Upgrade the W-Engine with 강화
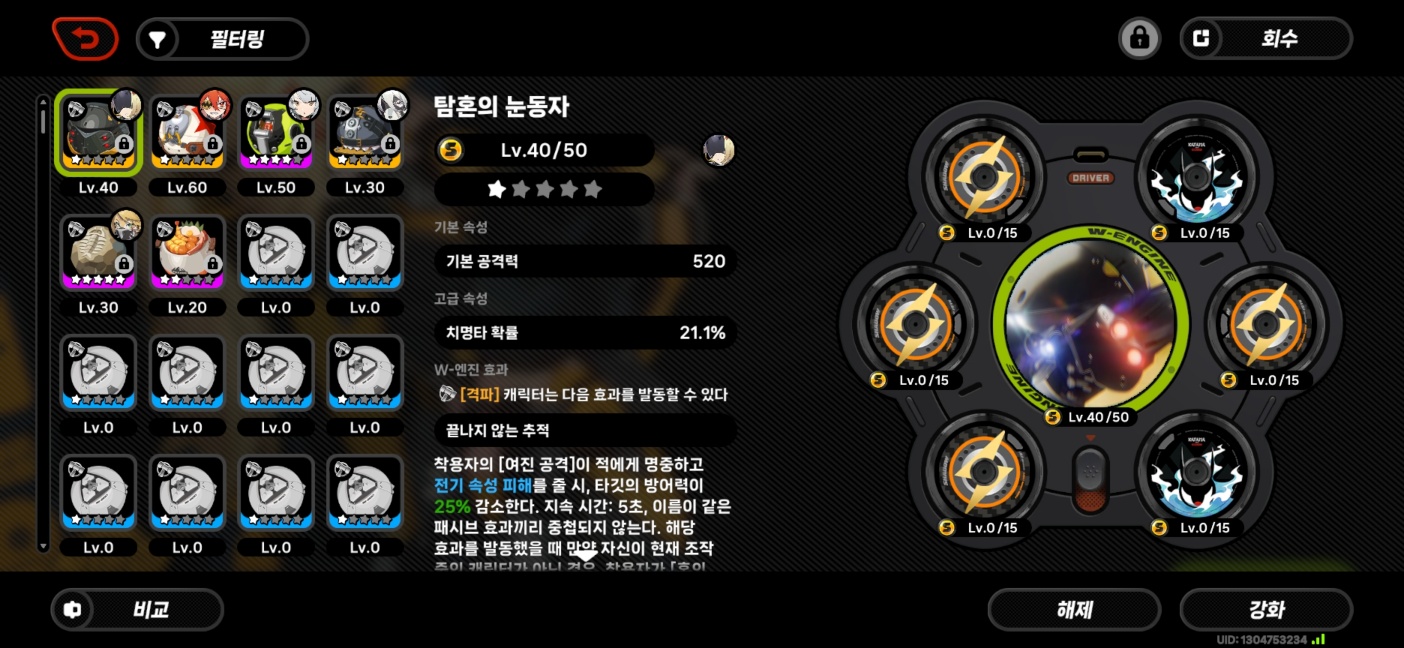1404x648 pixels. (1265, 610)
